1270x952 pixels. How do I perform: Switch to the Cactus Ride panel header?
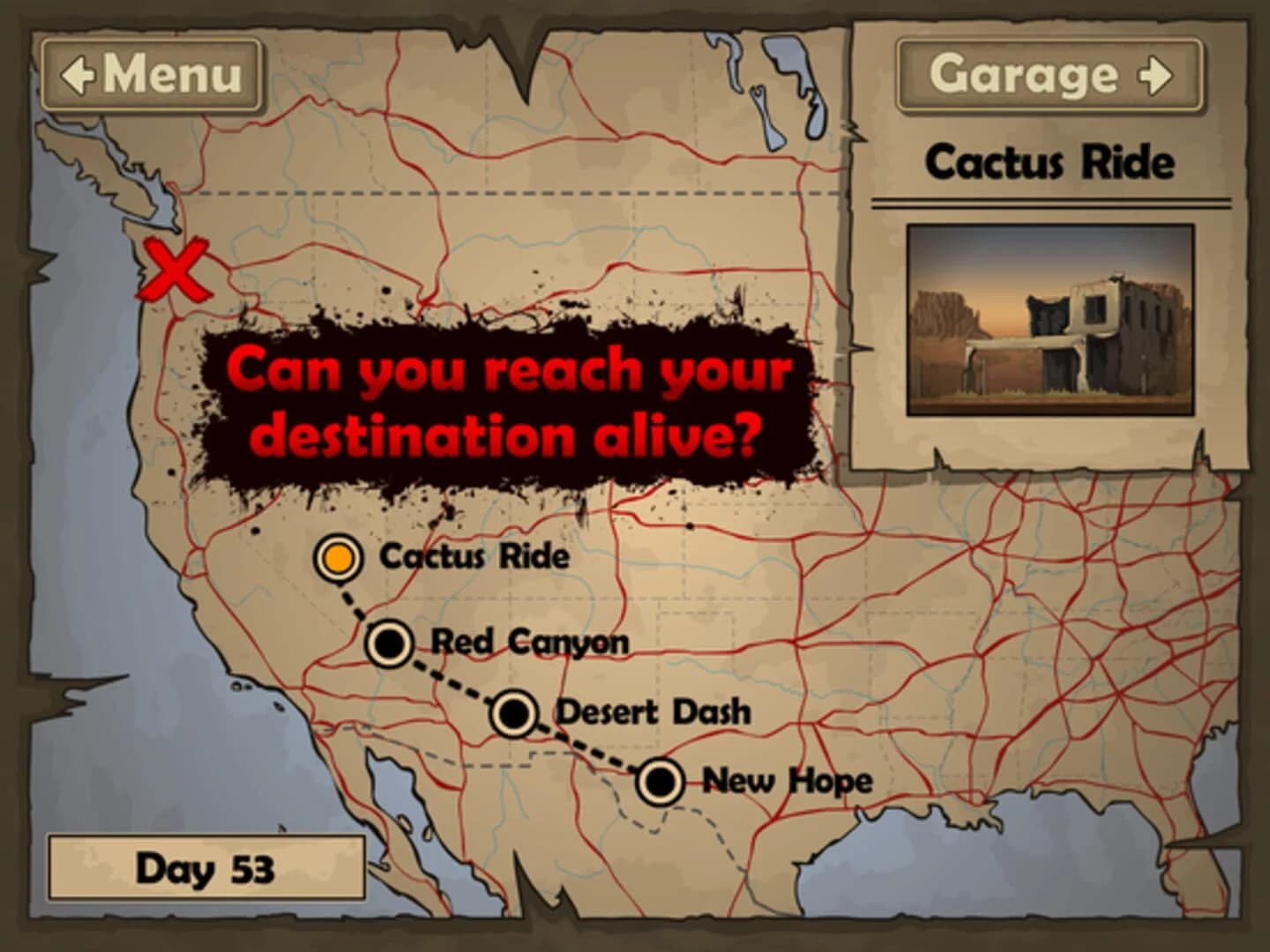click(x=1050, y=161)
